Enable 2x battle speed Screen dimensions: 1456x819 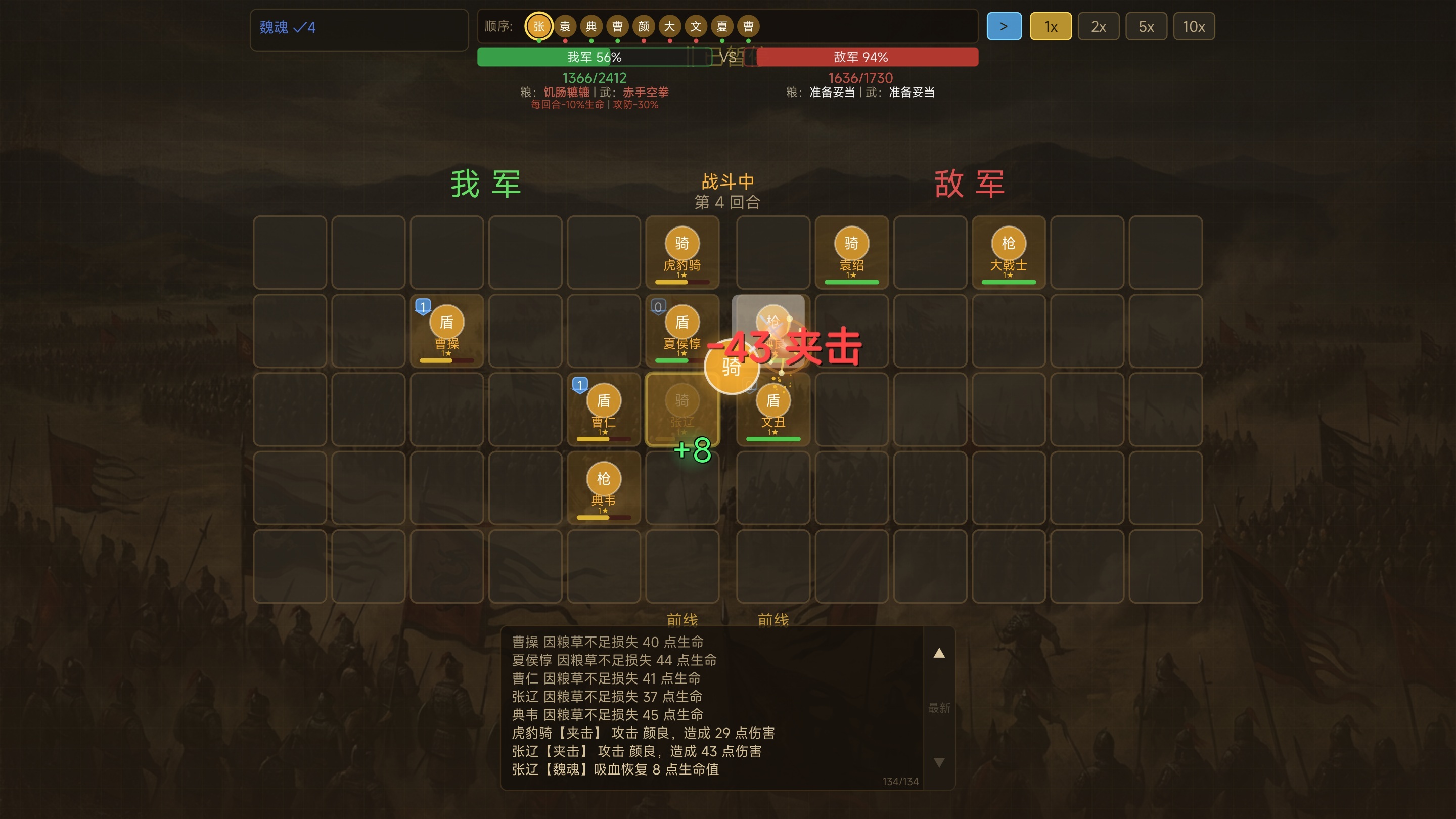click(1098, 26)
